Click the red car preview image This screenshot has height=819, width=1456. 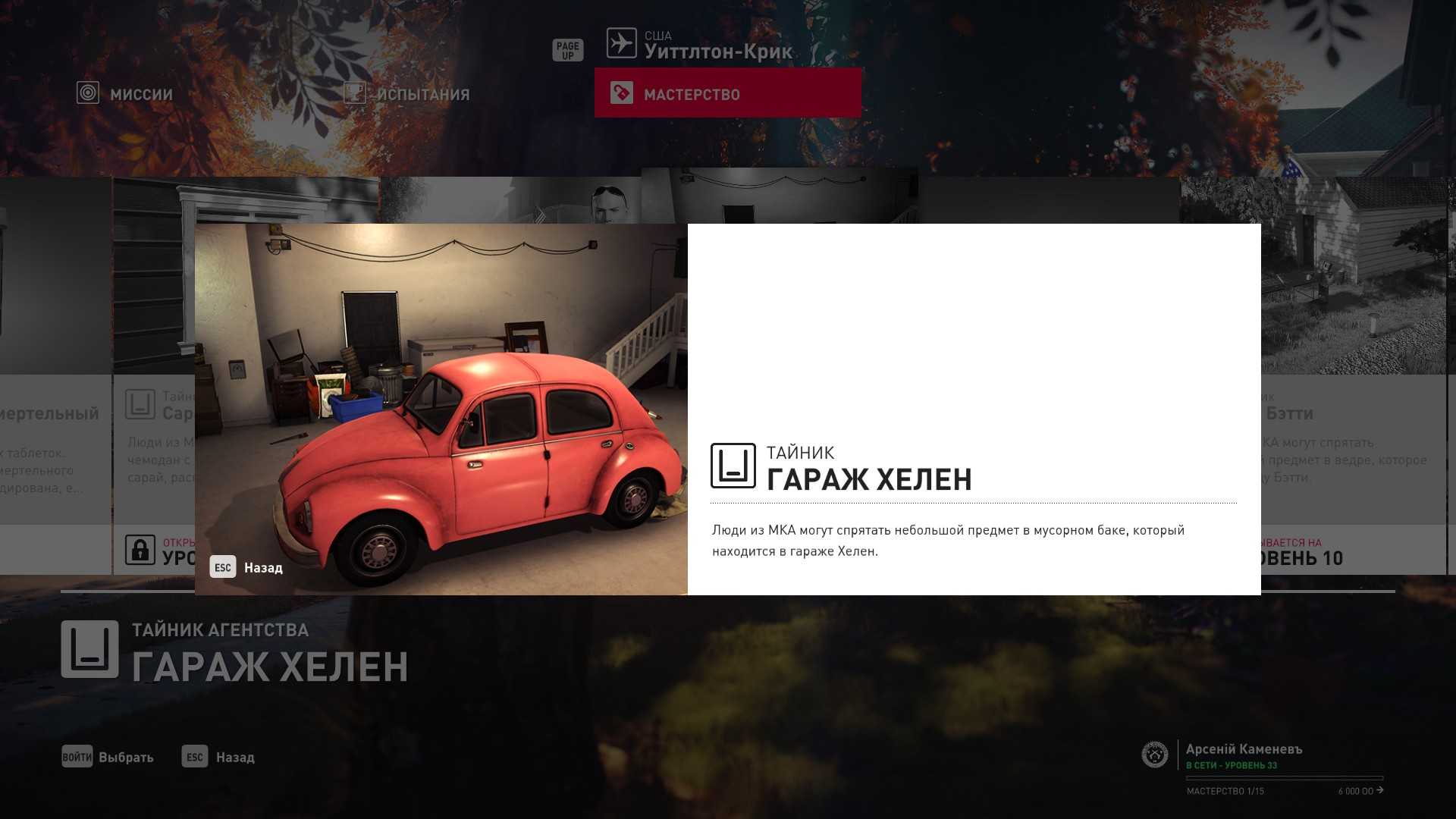click(x=441, y=409)
